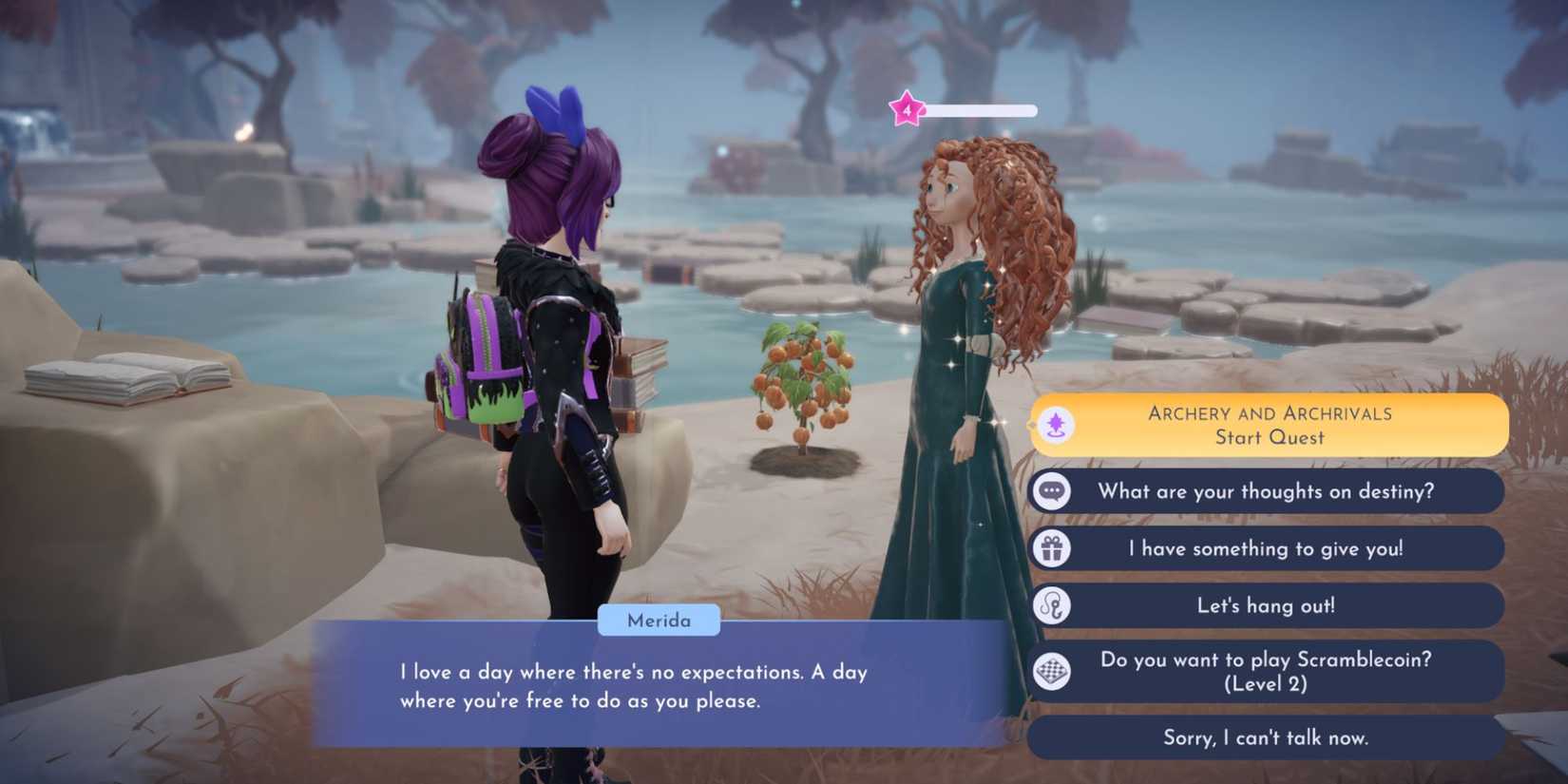1568x784 pixels.
Task: Select the checkered Scramblecoin board icon
Action: [x=1051, y=669]
